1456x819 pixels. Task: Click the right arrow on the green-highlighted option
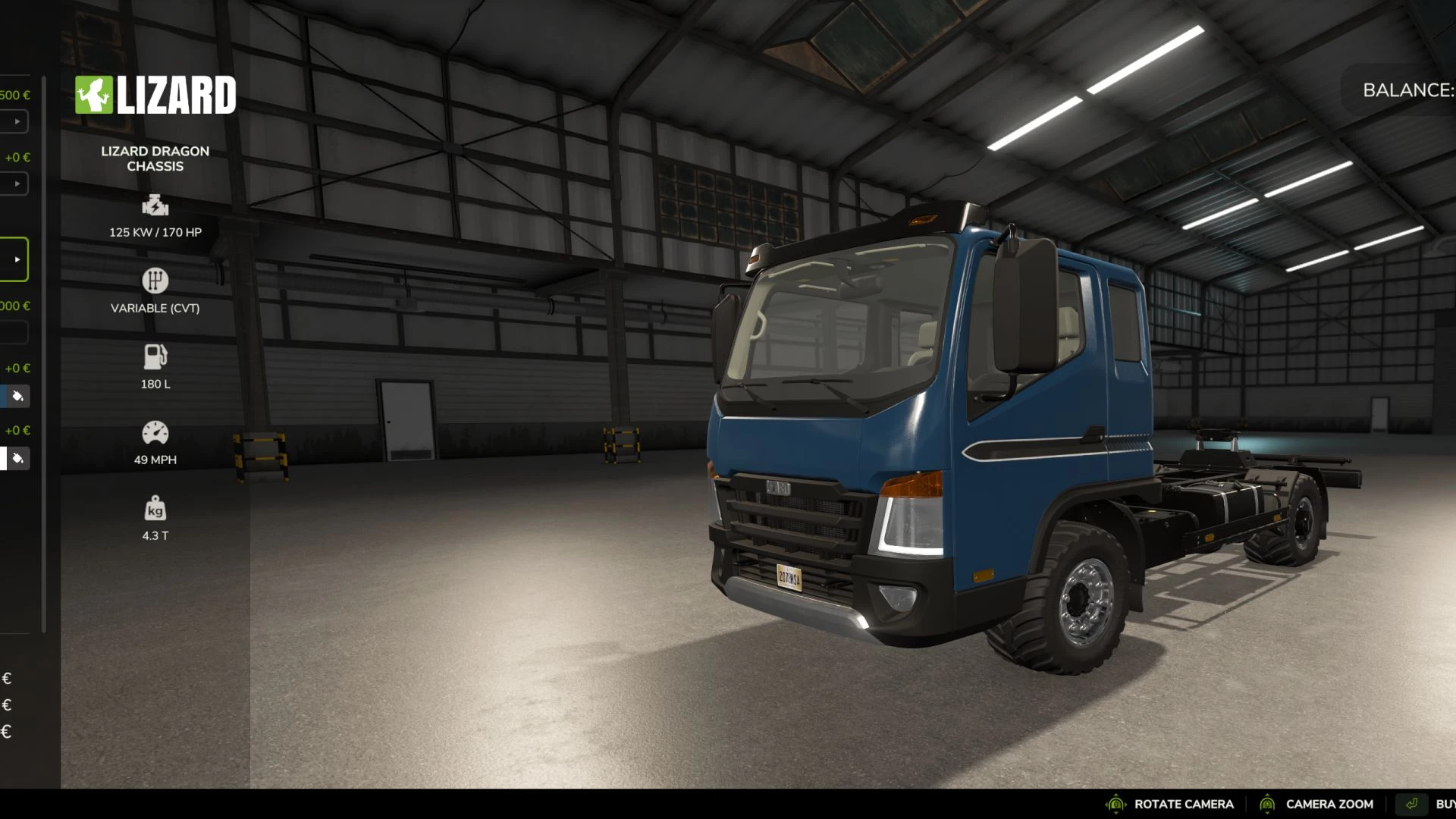[x=17, y=259]
